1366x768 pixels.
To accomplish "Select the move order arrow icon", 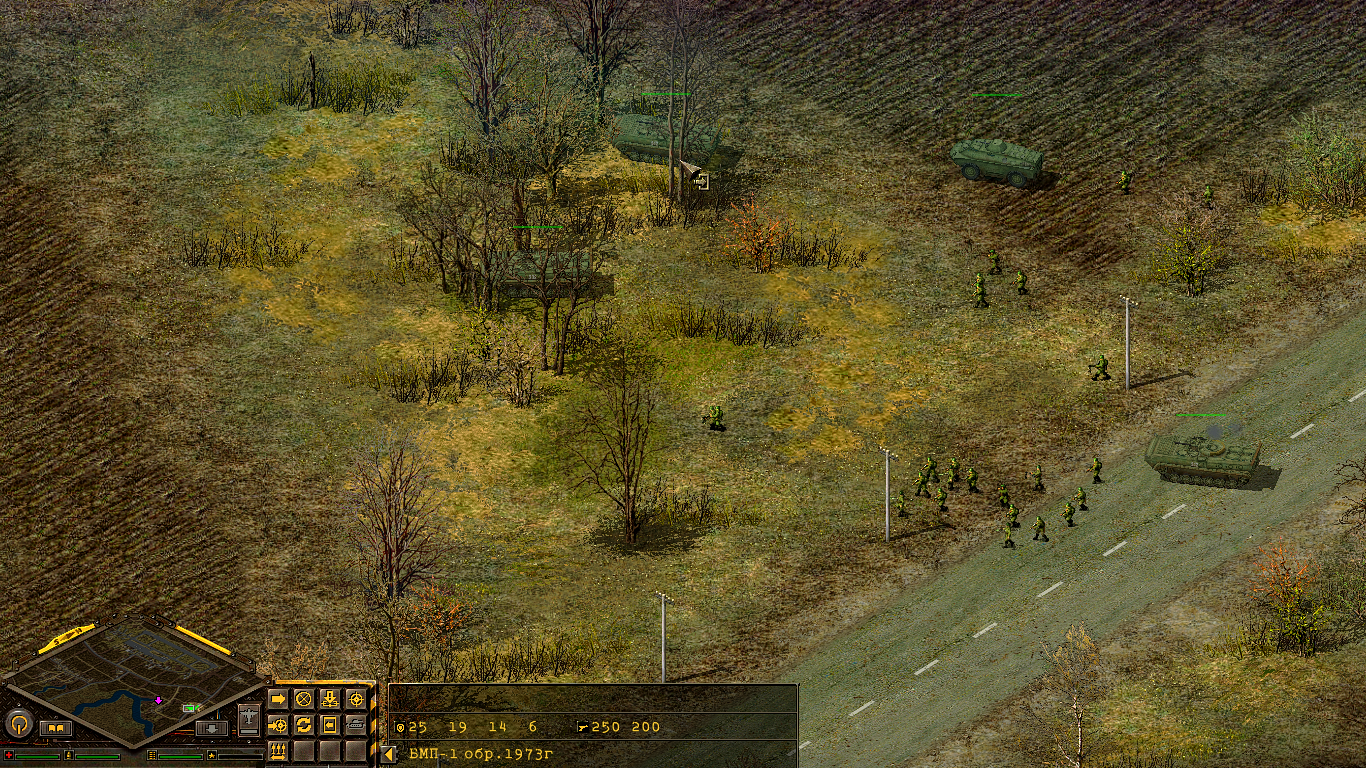I will pos(278,698).
